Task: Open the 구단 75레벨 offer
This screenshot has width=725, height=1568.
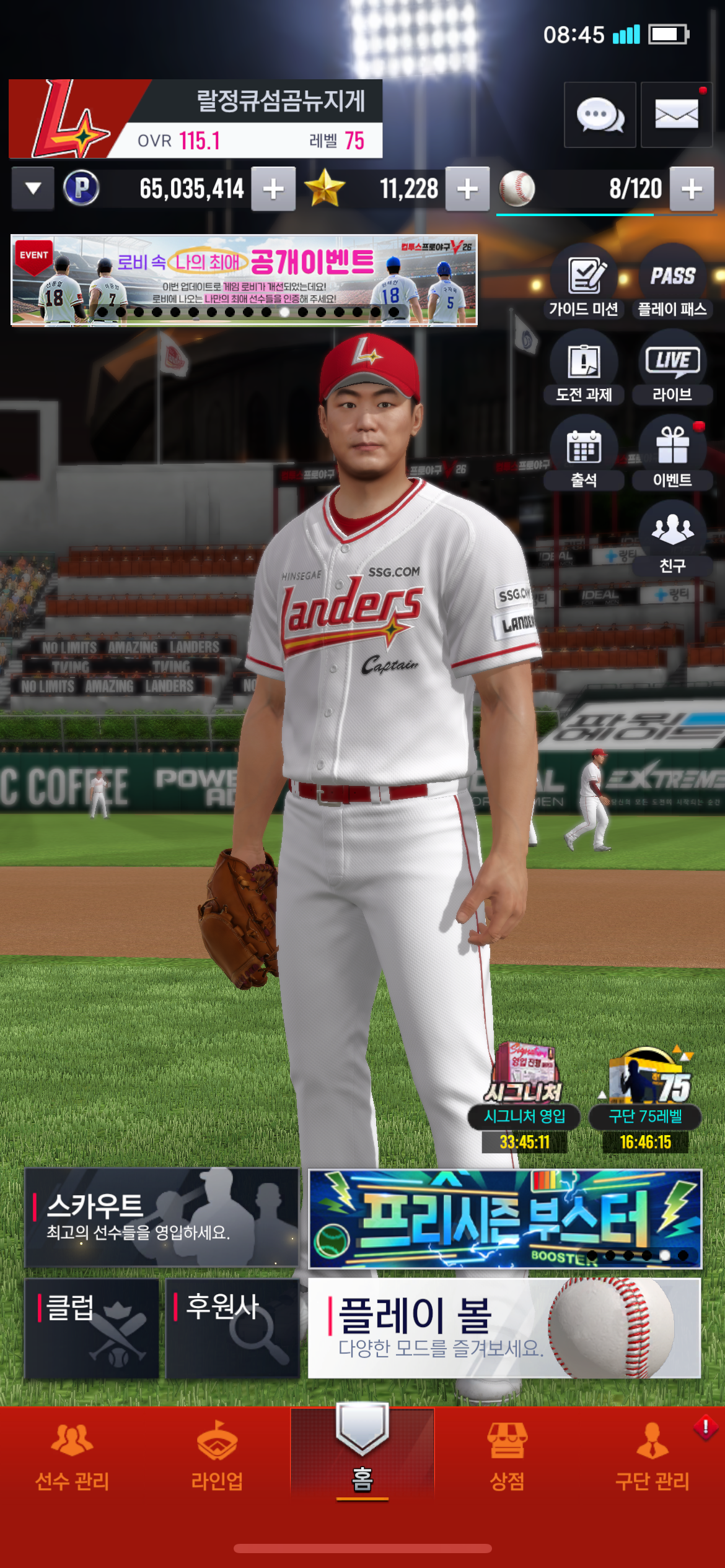Action: (x=646, y=1097)
